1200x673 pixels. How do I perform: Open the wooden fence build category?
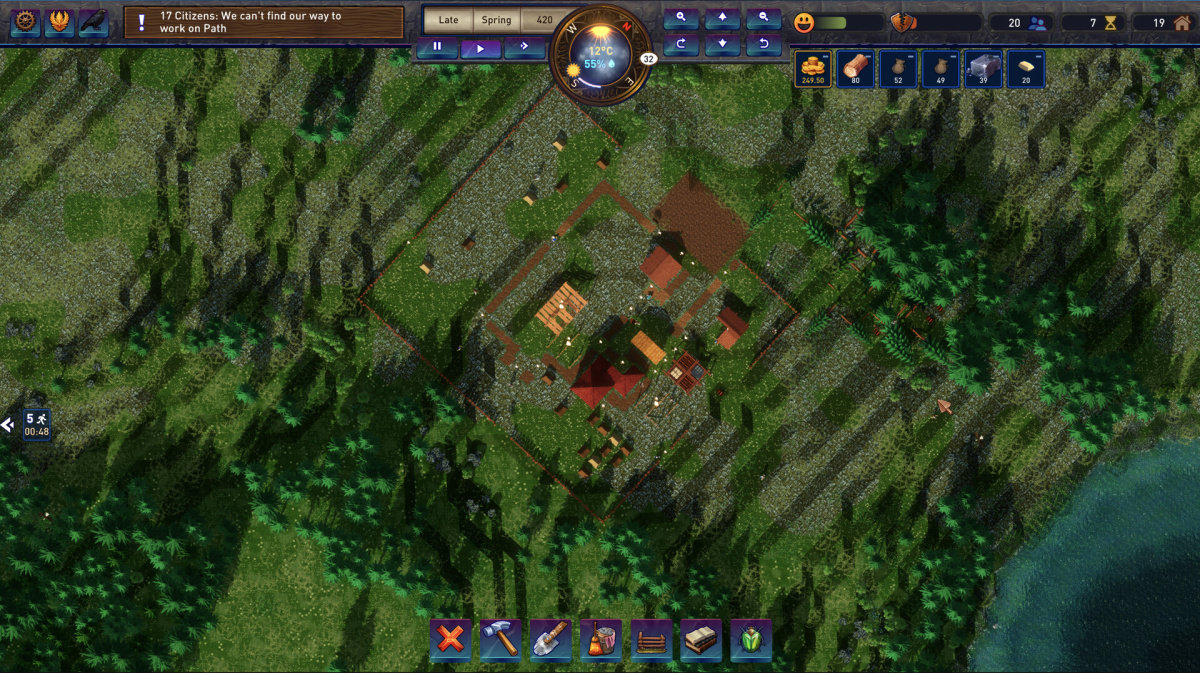[x=651, y=639]
